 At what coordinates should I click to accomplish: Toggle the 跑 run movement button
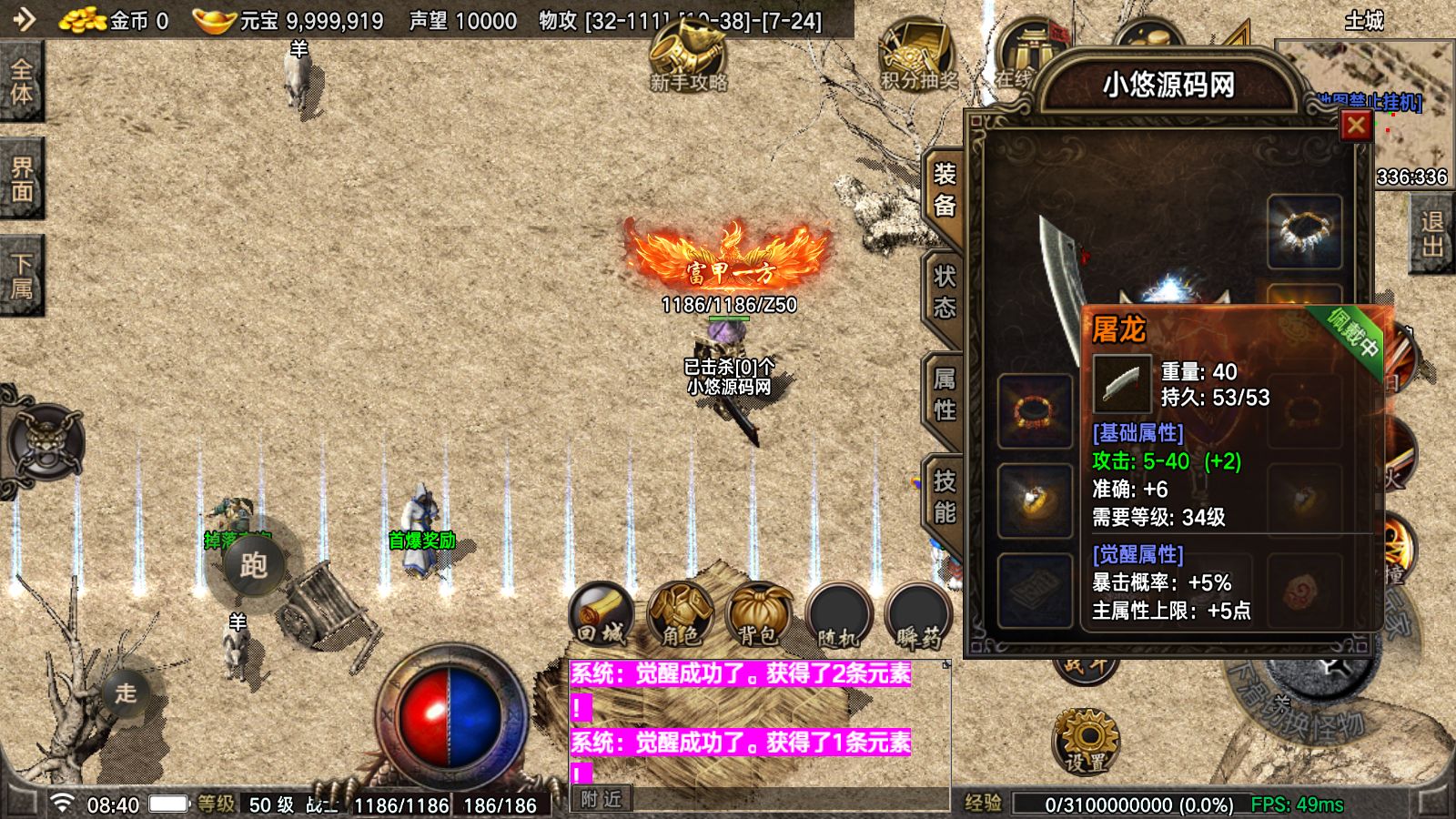(253, 565)
